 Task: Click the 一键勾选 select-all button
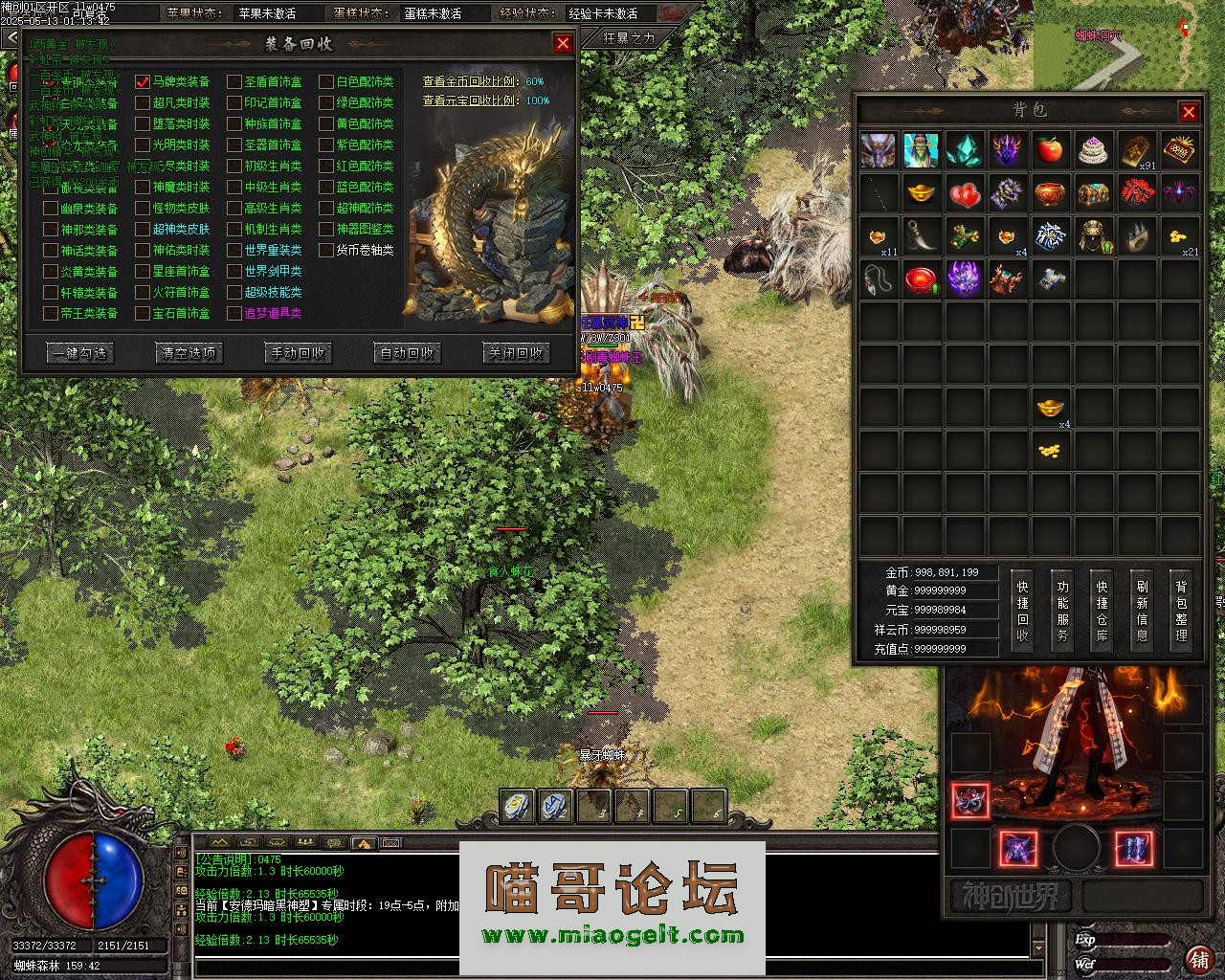point(80,353)
